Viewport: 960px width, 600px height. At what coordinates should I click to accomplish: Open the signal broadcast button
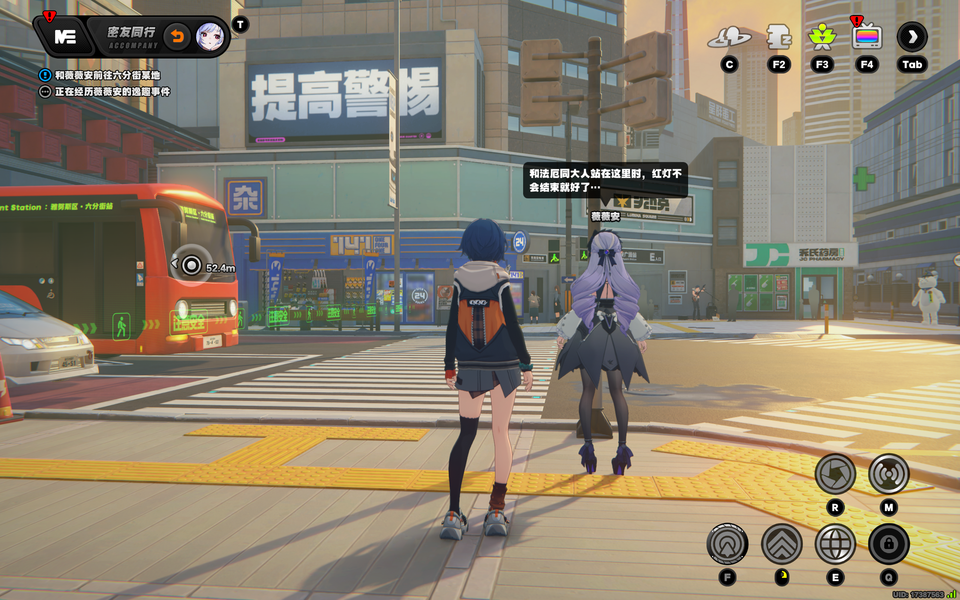pyautogui.click(x=888, y=473)
